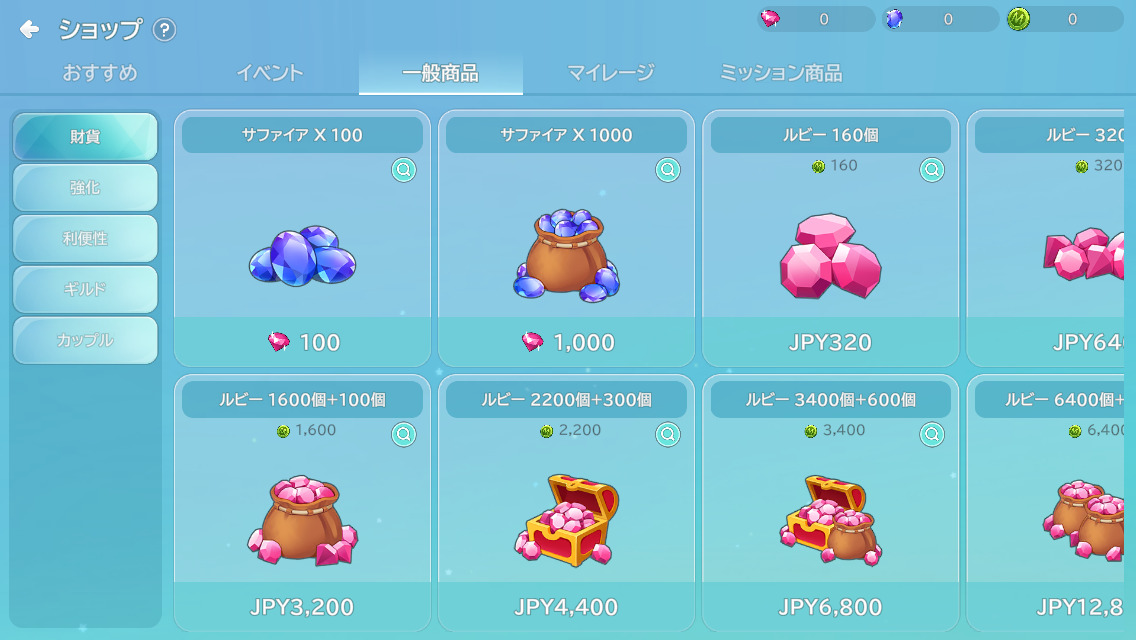Choose the 財貨 category

[85, 137]
